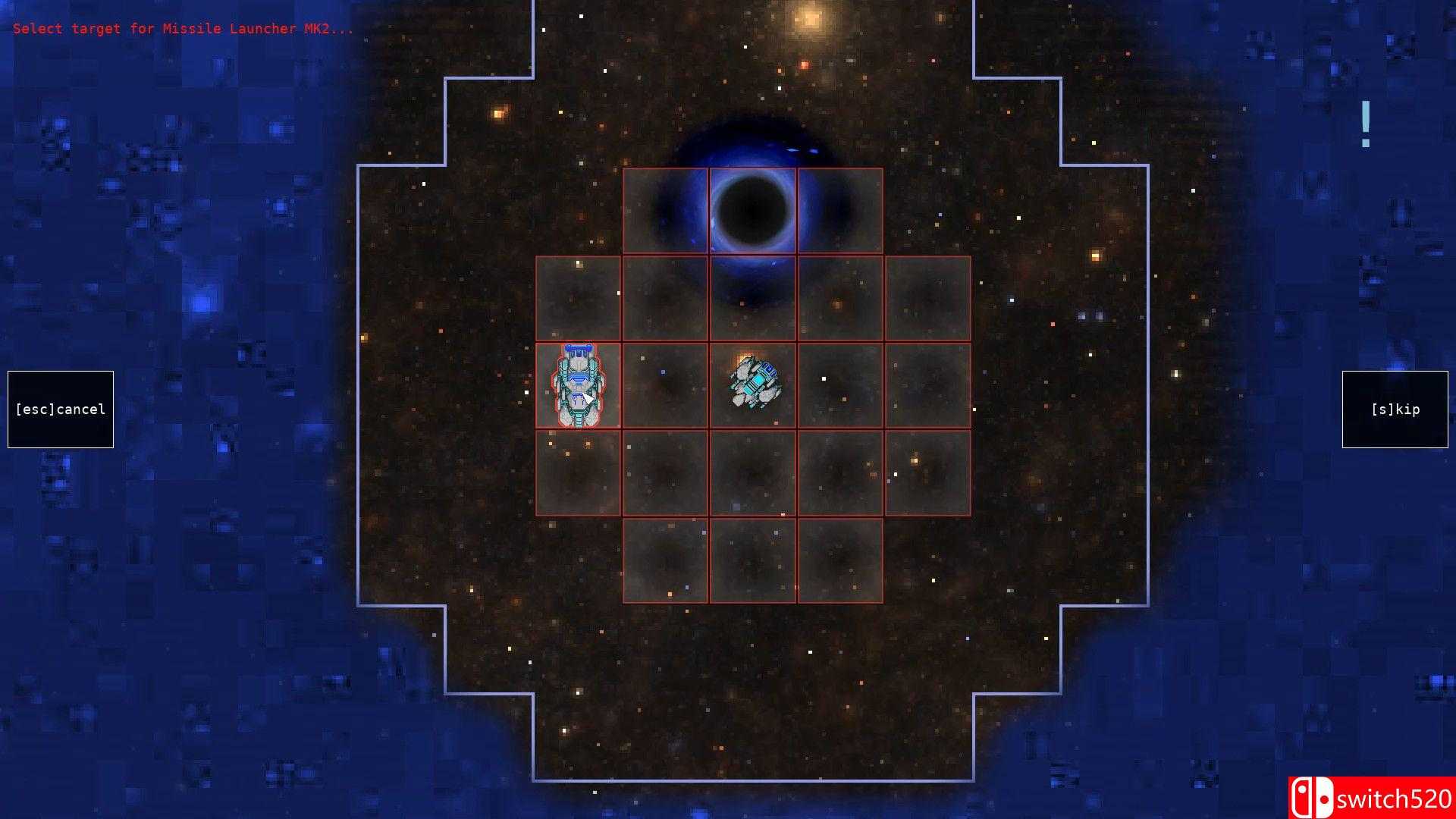Click the exclamation alert indicator top right
1456x819 pixels.
[x=1365, y=124]
